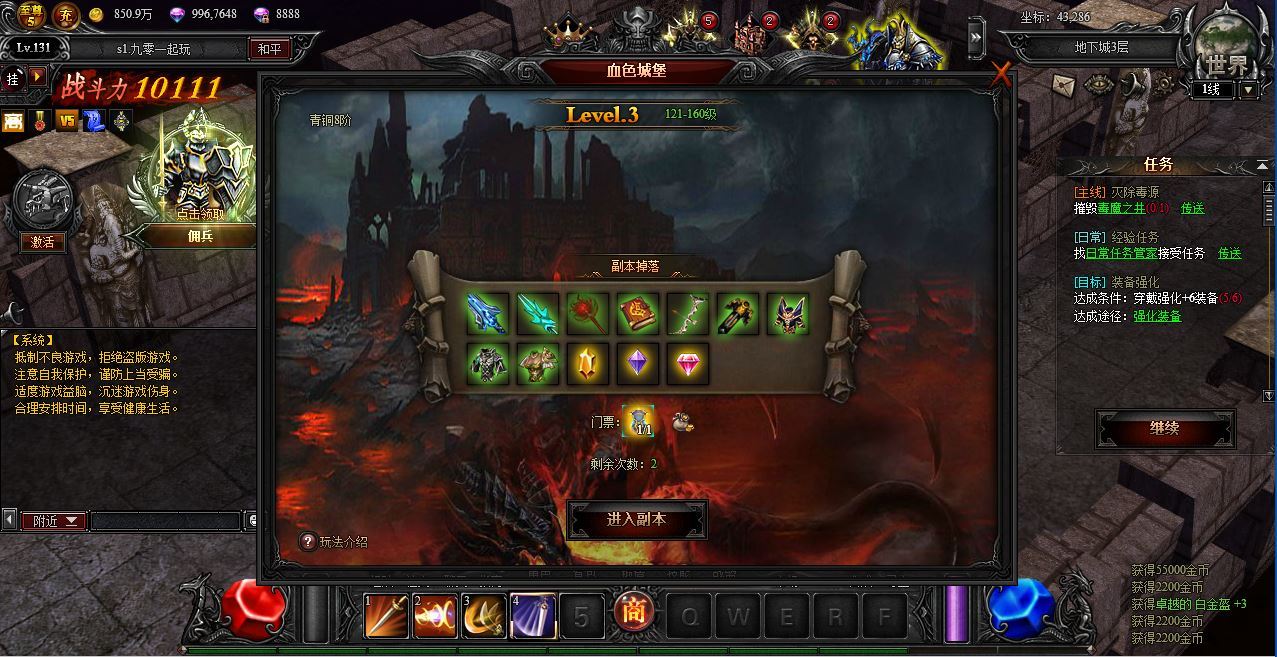1277x657 pixels.
Task: Enter the dungeon with 进入副本
Action: pyautogui.click(x=637, y=520)
